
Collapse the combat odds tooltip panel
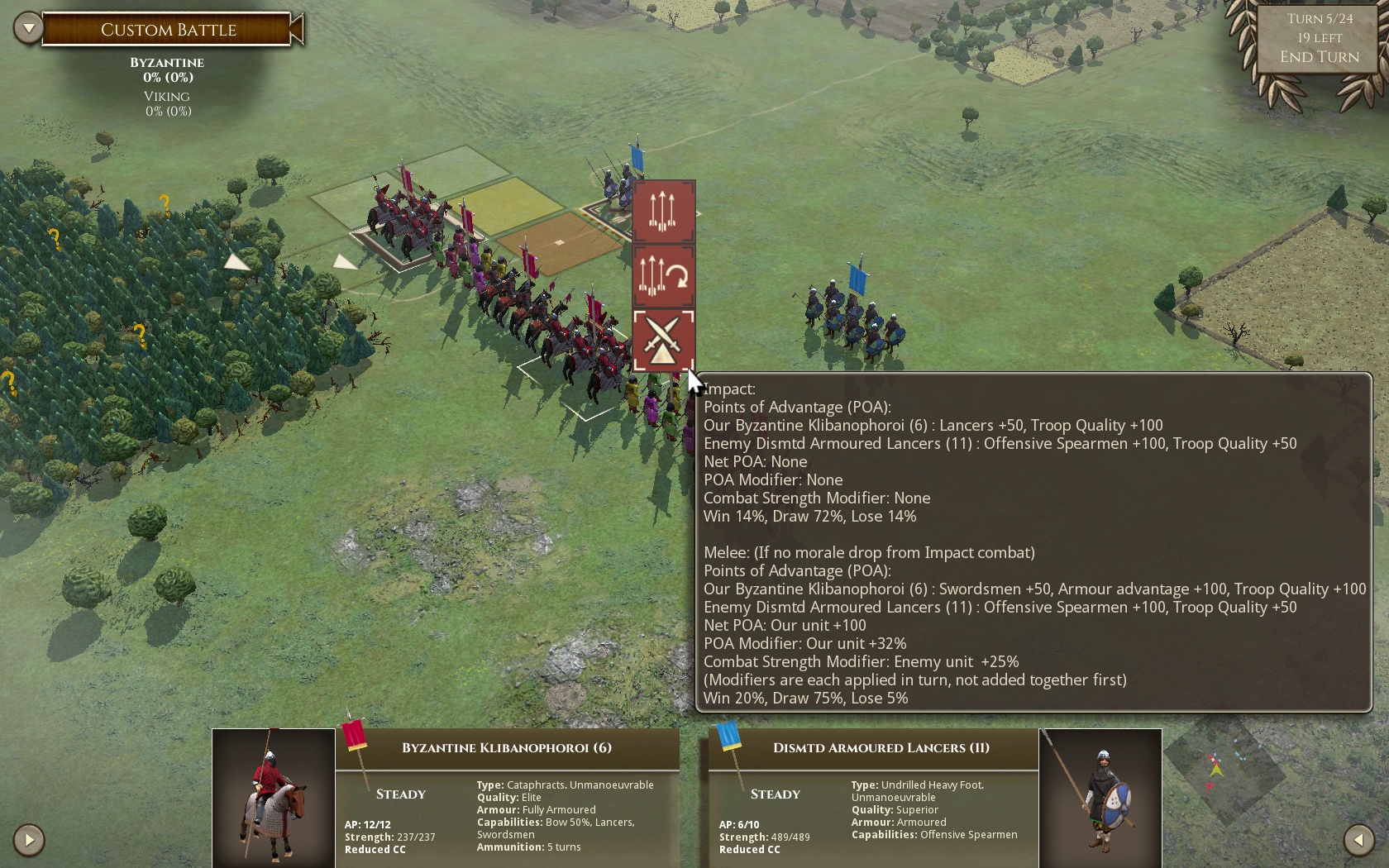coord(1033,541)
